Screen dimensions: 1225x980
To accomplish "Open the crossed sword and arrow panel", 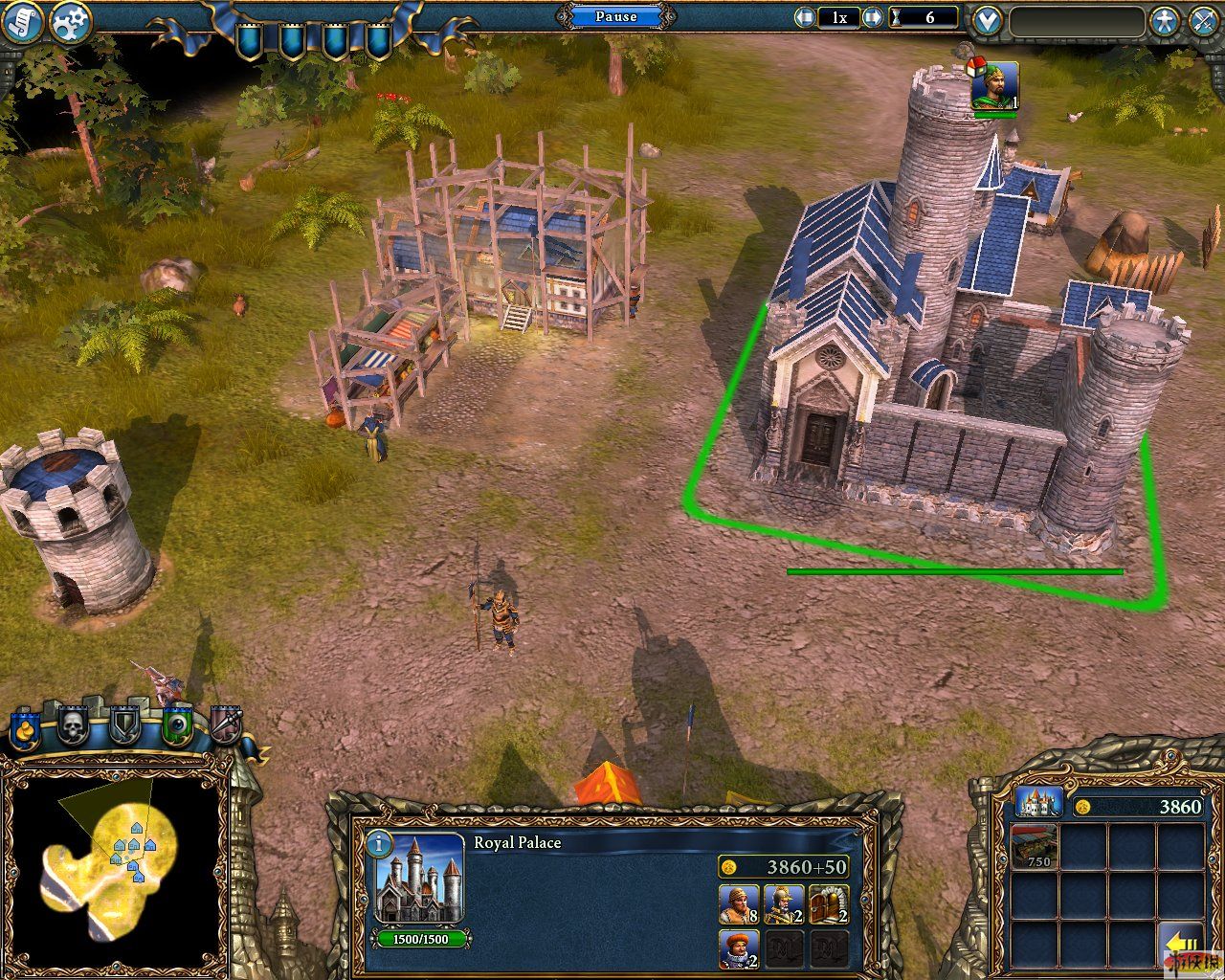I will [x=1204, y=21].
